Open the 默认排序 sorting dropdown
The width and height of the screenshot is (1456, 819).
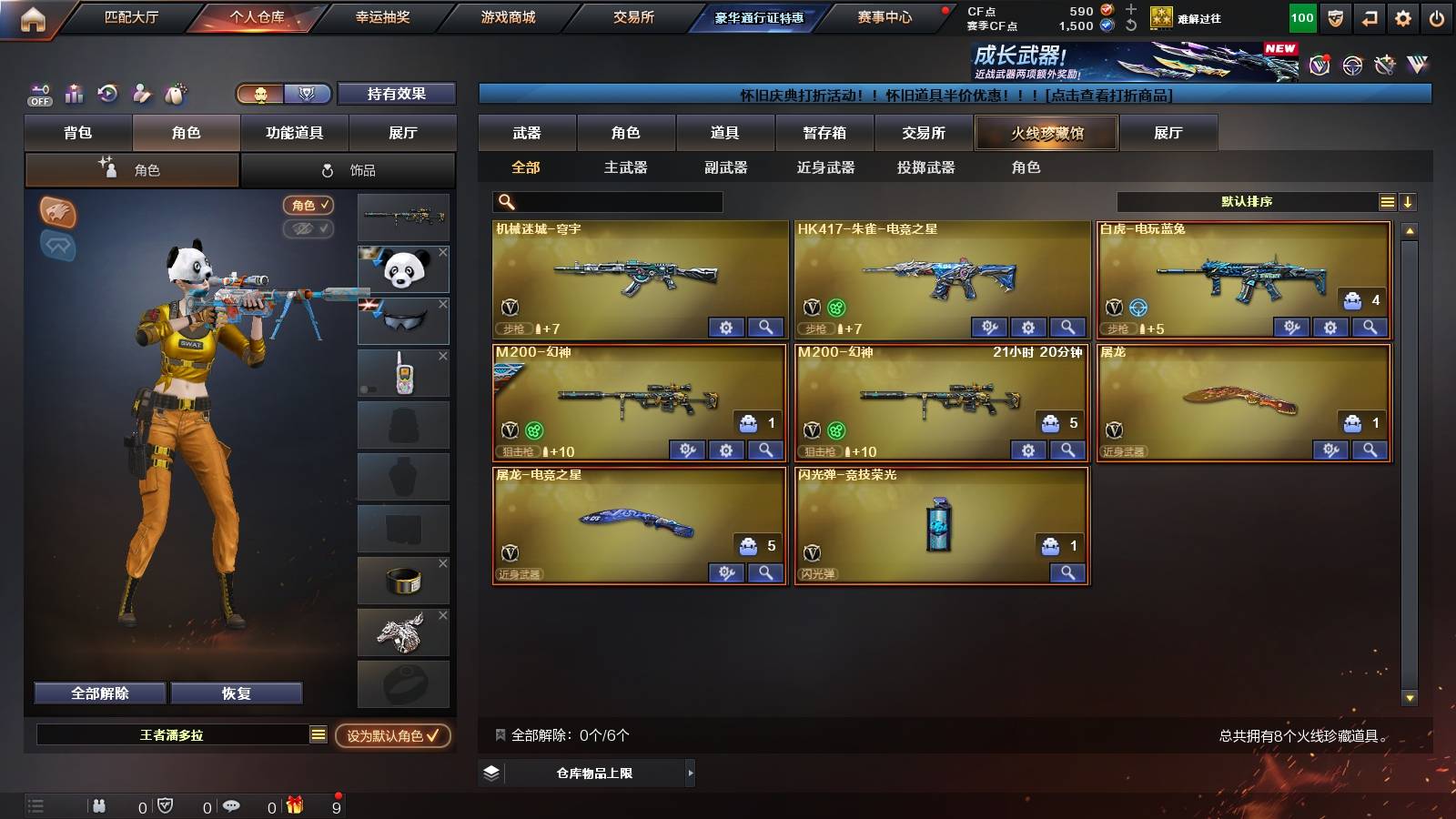(1247, 201)
